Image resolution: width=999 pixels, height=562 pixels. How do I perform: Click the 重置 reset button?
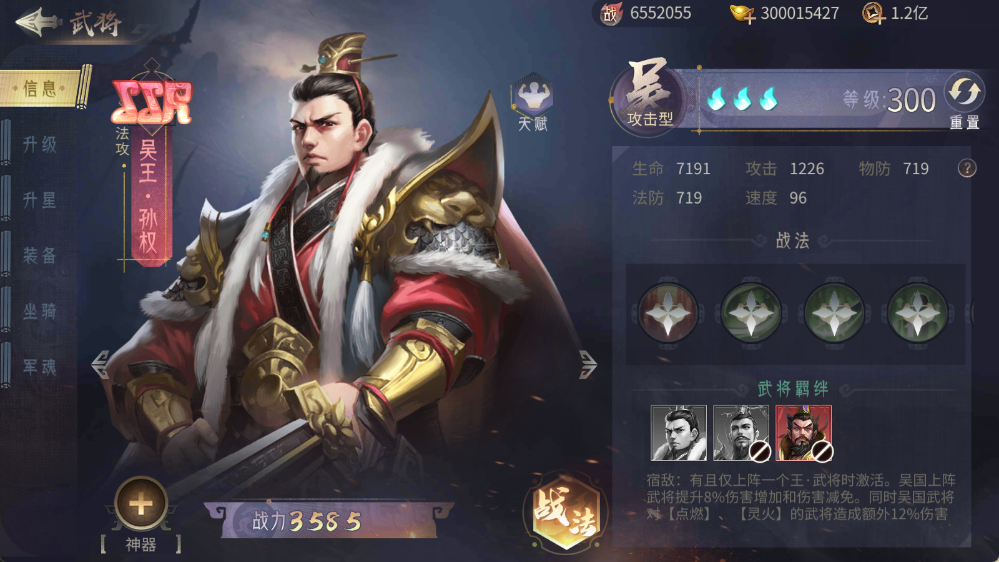[964, 99]
